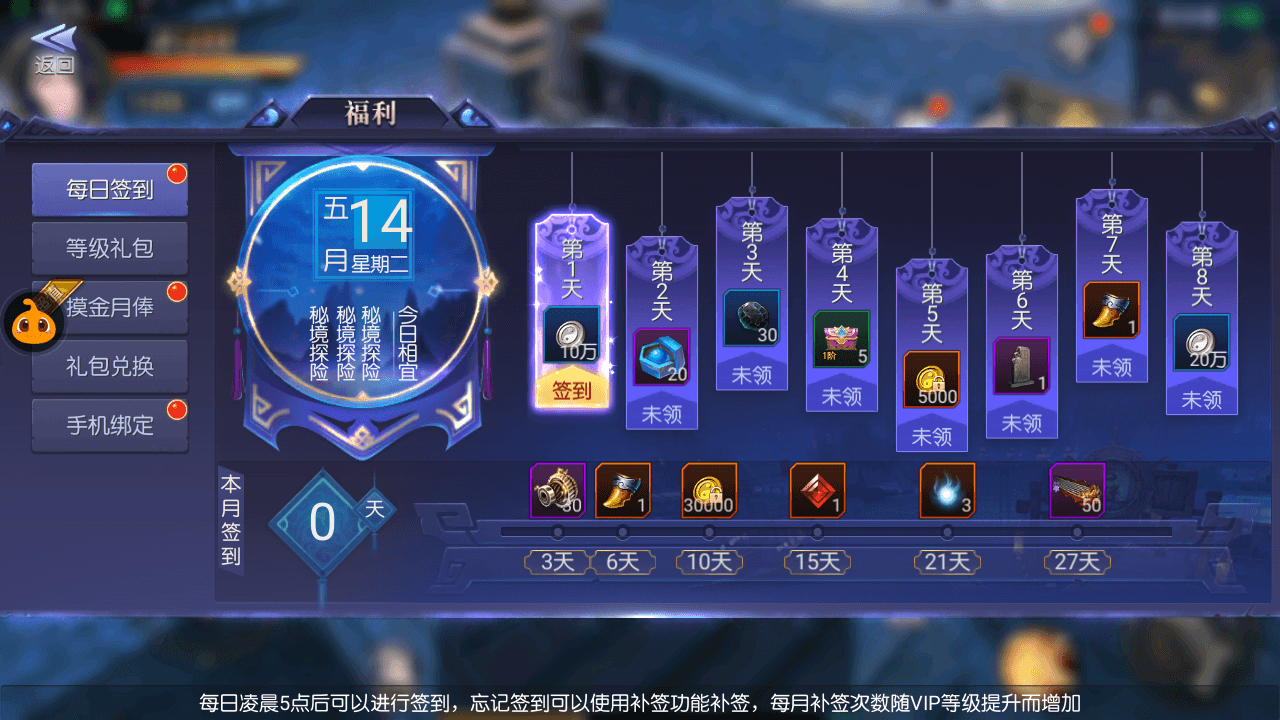Viewport: 1280px width, 720px height.
Task: Select the Day 4 green treasure chest reward
Action: pyautogui.click(x=840, y=340)
